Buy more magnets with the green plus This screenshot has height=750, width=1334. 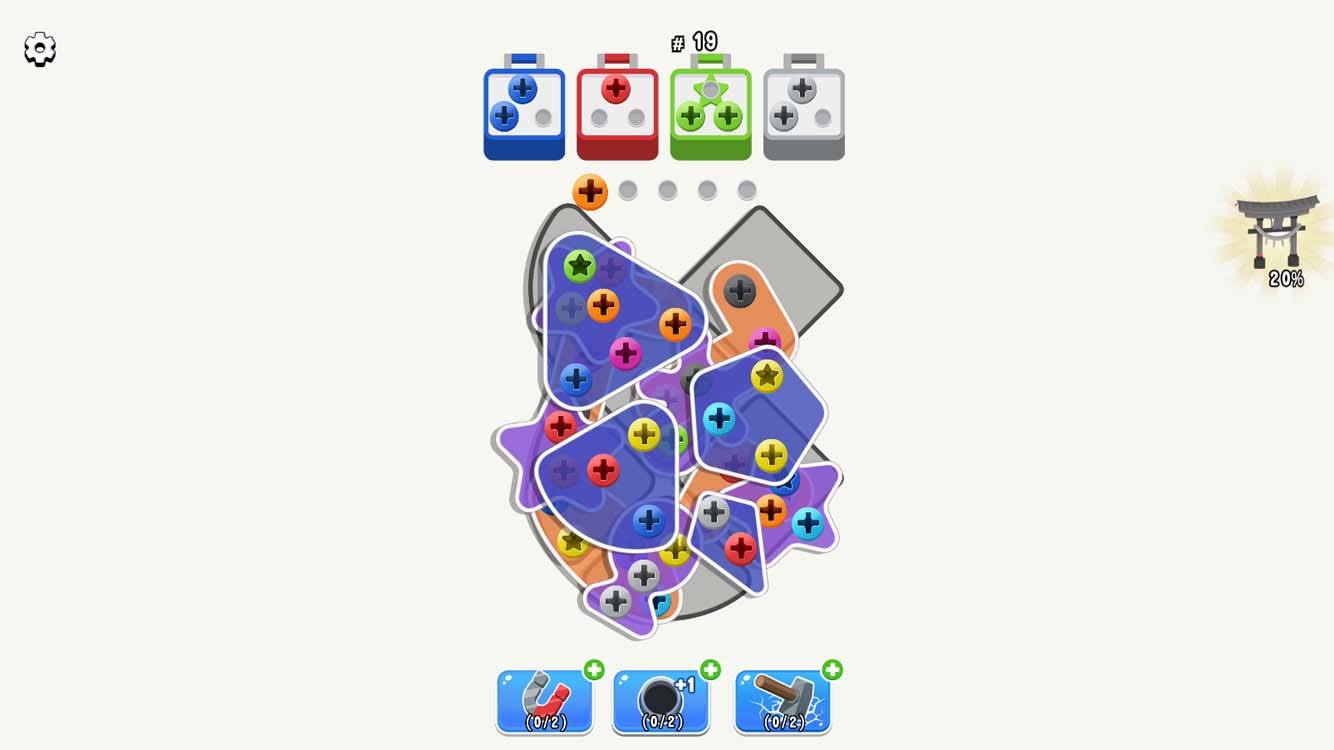(x=592, y=671)
